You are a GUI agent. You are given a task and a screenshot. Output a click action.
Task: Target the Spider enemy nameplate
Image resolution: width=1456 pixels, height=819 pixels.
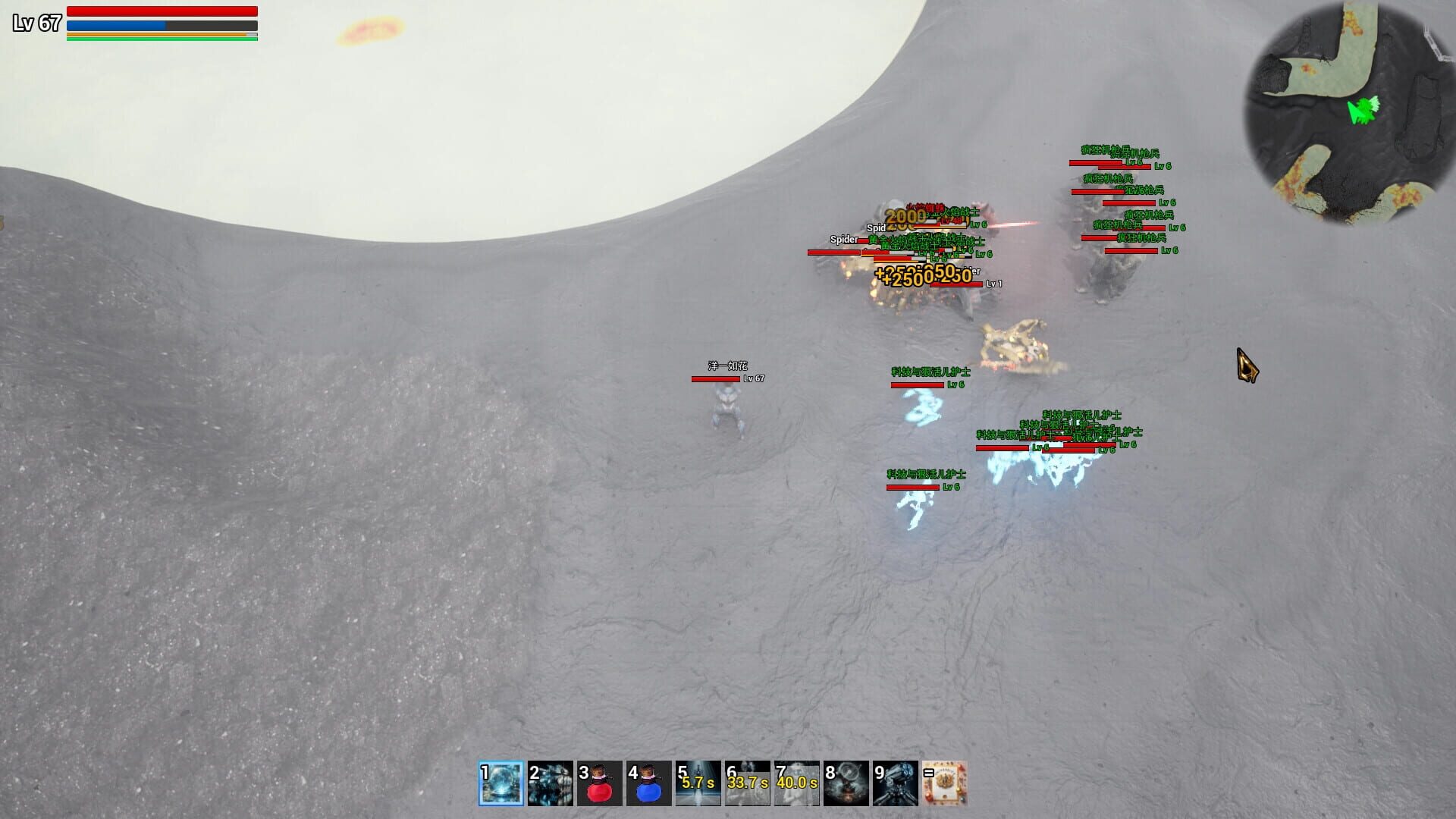coord(844,239)
